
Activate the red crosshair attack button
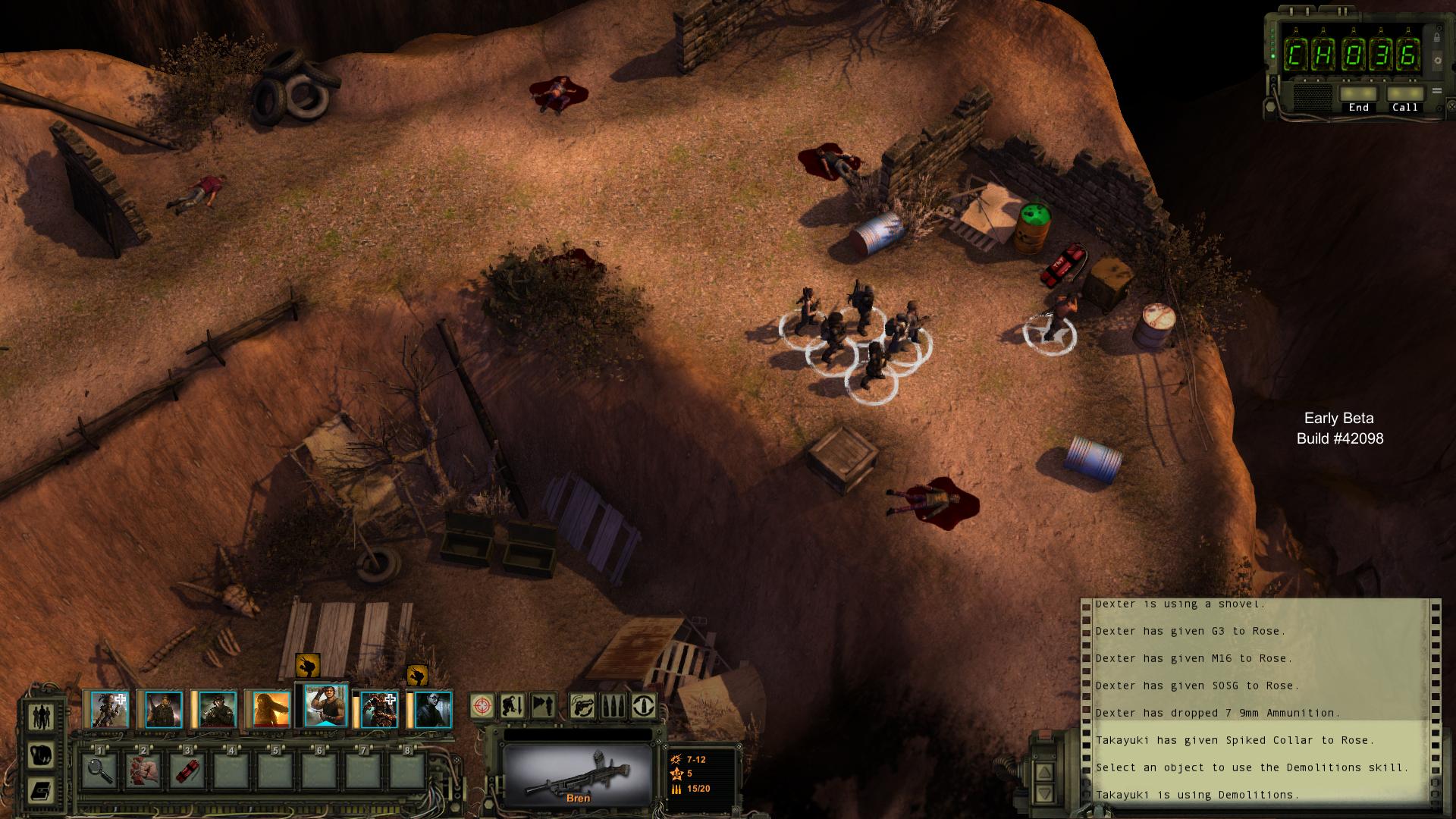point(482,706)
